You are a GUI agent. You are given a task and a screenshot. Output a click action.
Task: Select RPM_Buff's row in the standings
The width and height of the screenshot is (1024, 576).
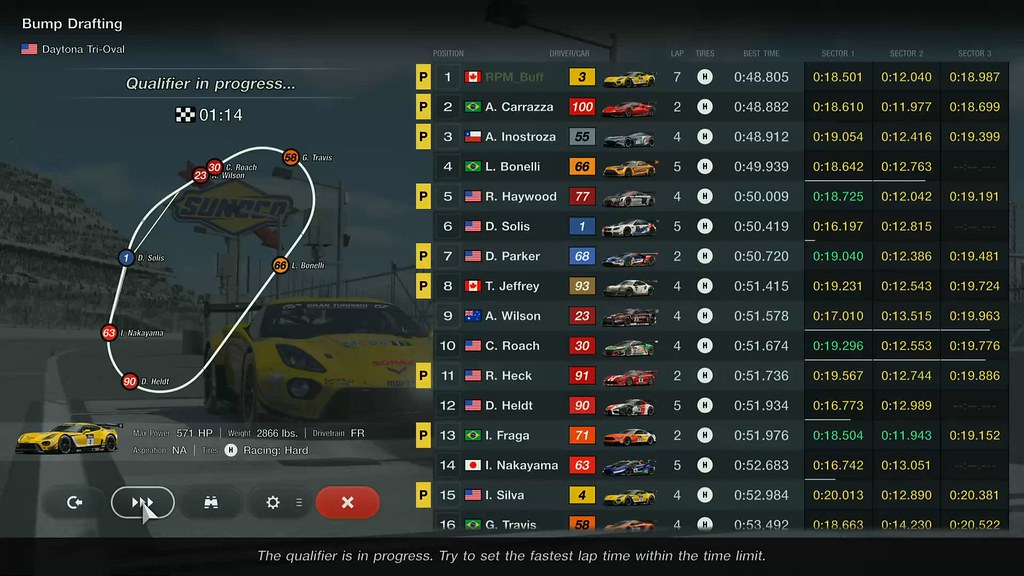(x=514, y=77)
